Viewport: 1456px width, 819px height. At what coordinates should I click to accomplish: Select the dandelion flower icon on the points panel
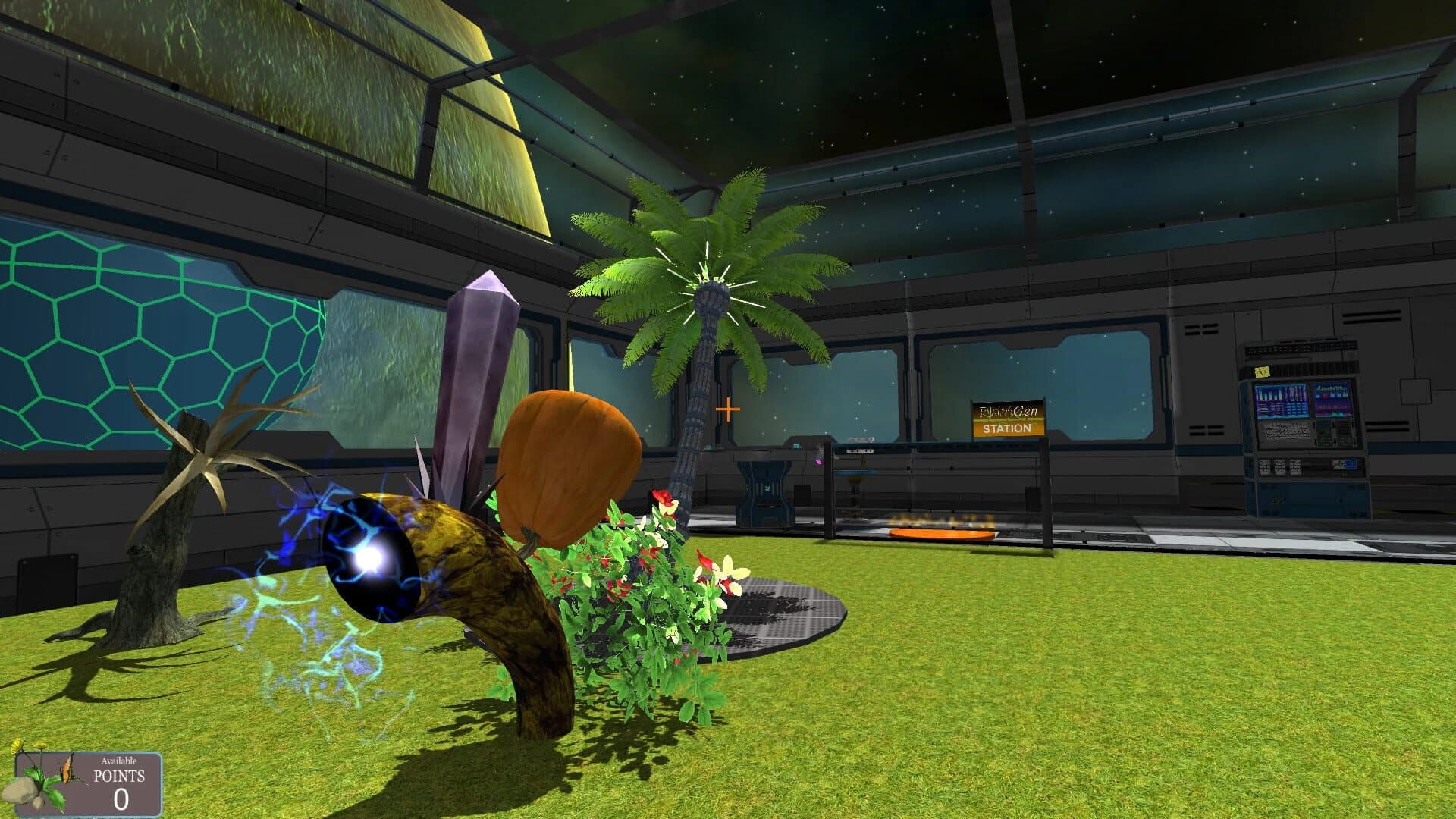[39, 746]
